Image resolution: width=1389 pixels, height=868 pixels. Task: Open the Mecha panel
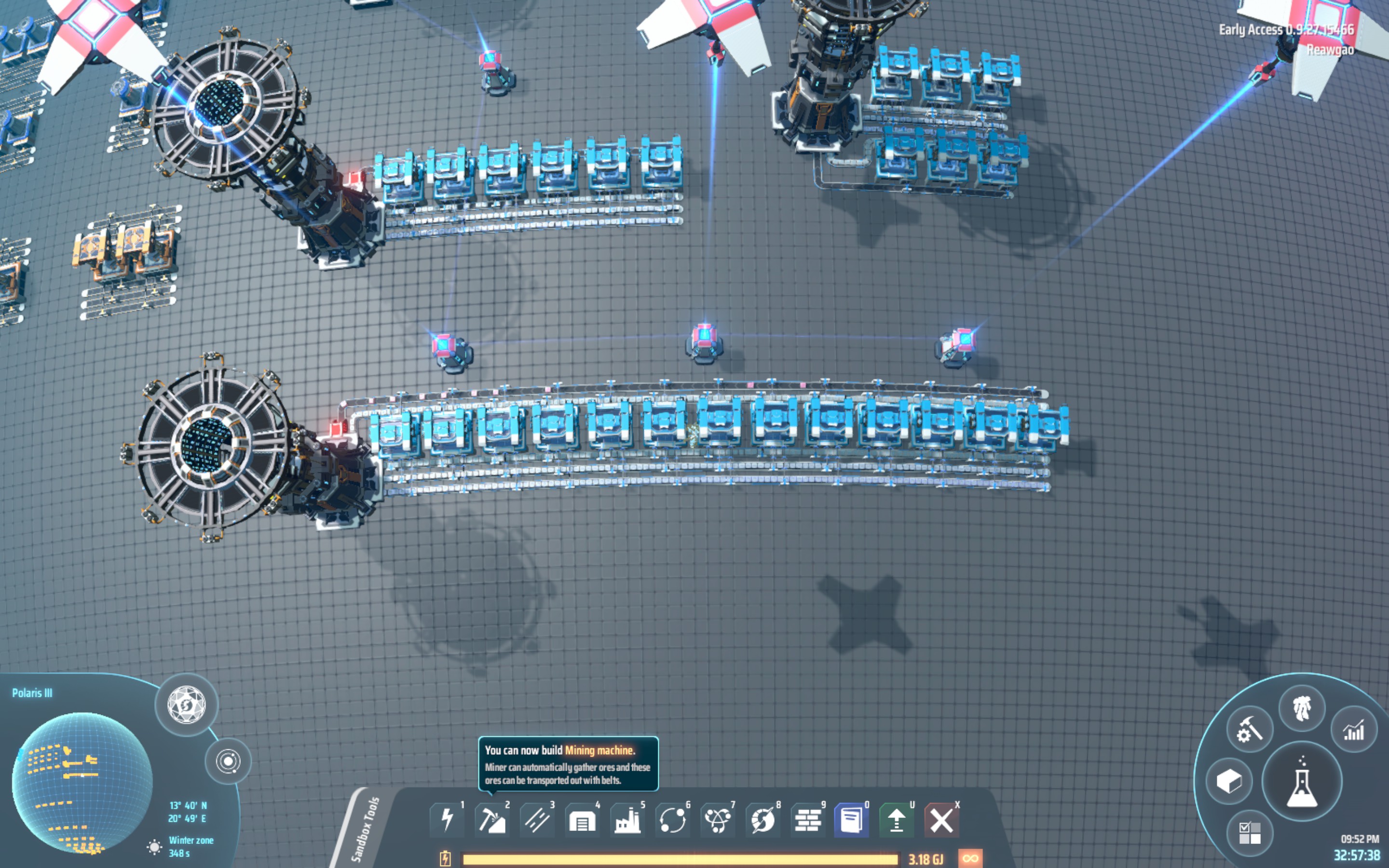[1303, 707]
